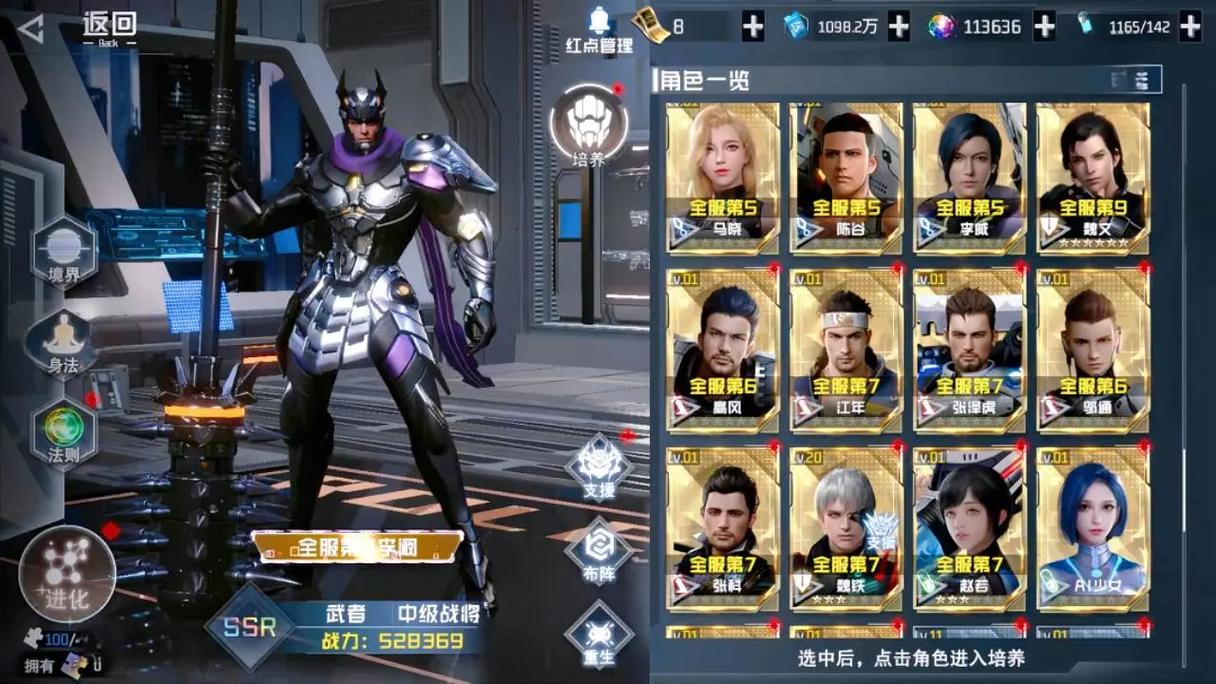This screenshot has width=1216, height=684.
Task: Select the 江年 character card
Action: click(846, 348)
